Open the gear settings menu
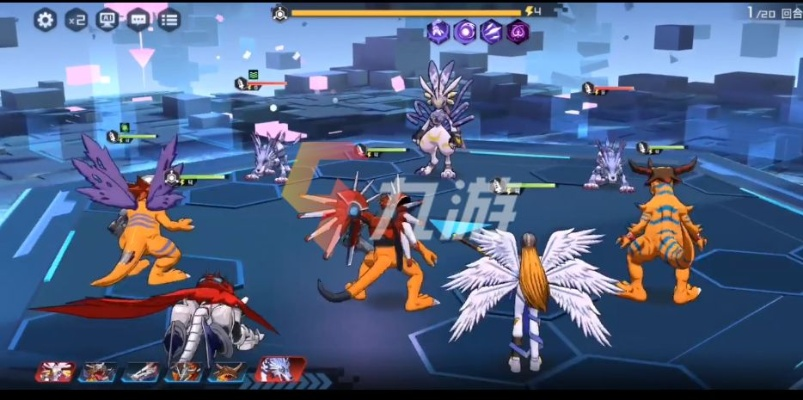Viewport: 803px width, 400px height. click(x=45, y=19)
